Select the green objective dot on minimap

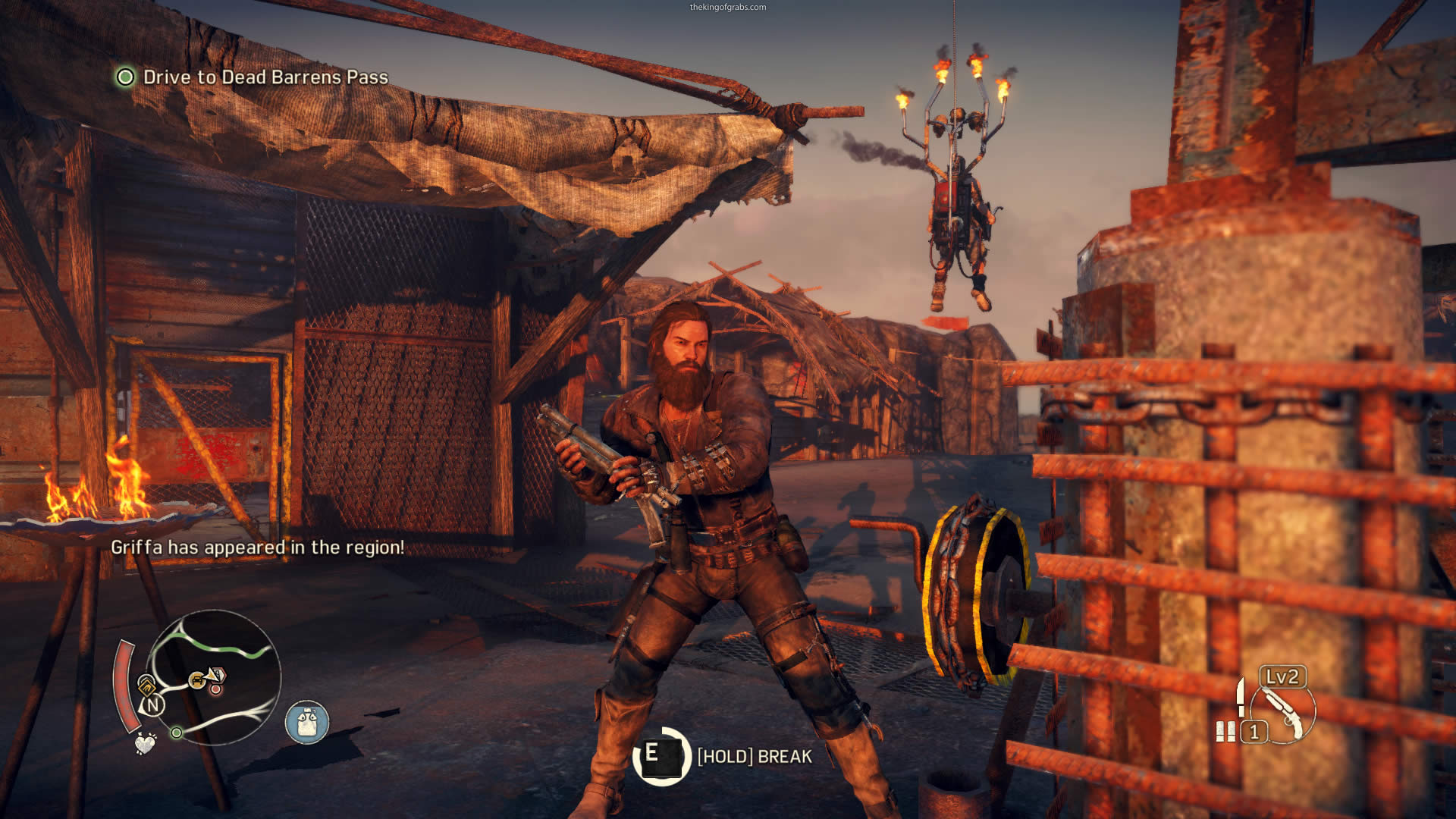click(176, 733)
